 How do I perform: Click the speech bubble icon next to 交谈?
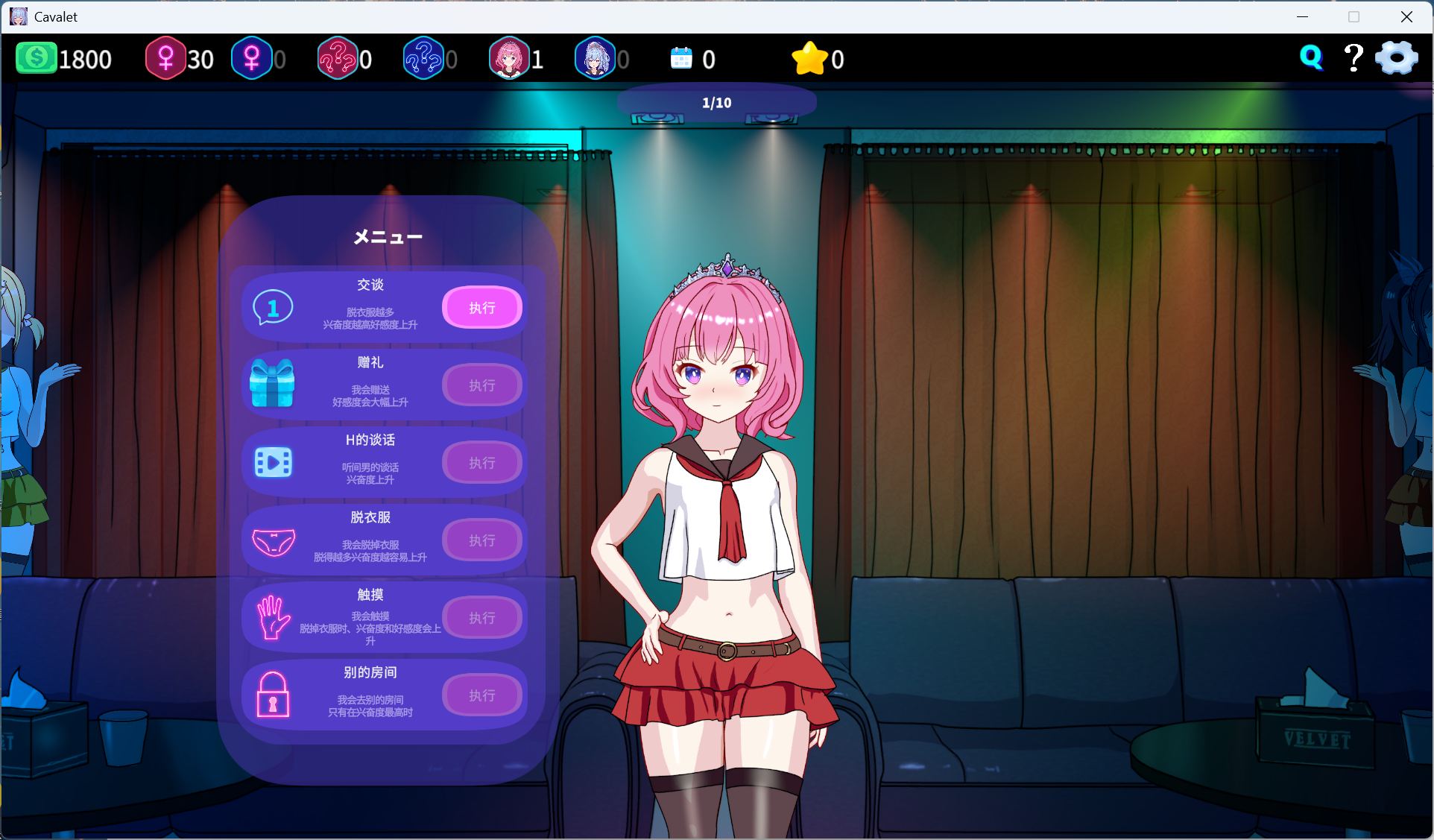tap(271, 307)
